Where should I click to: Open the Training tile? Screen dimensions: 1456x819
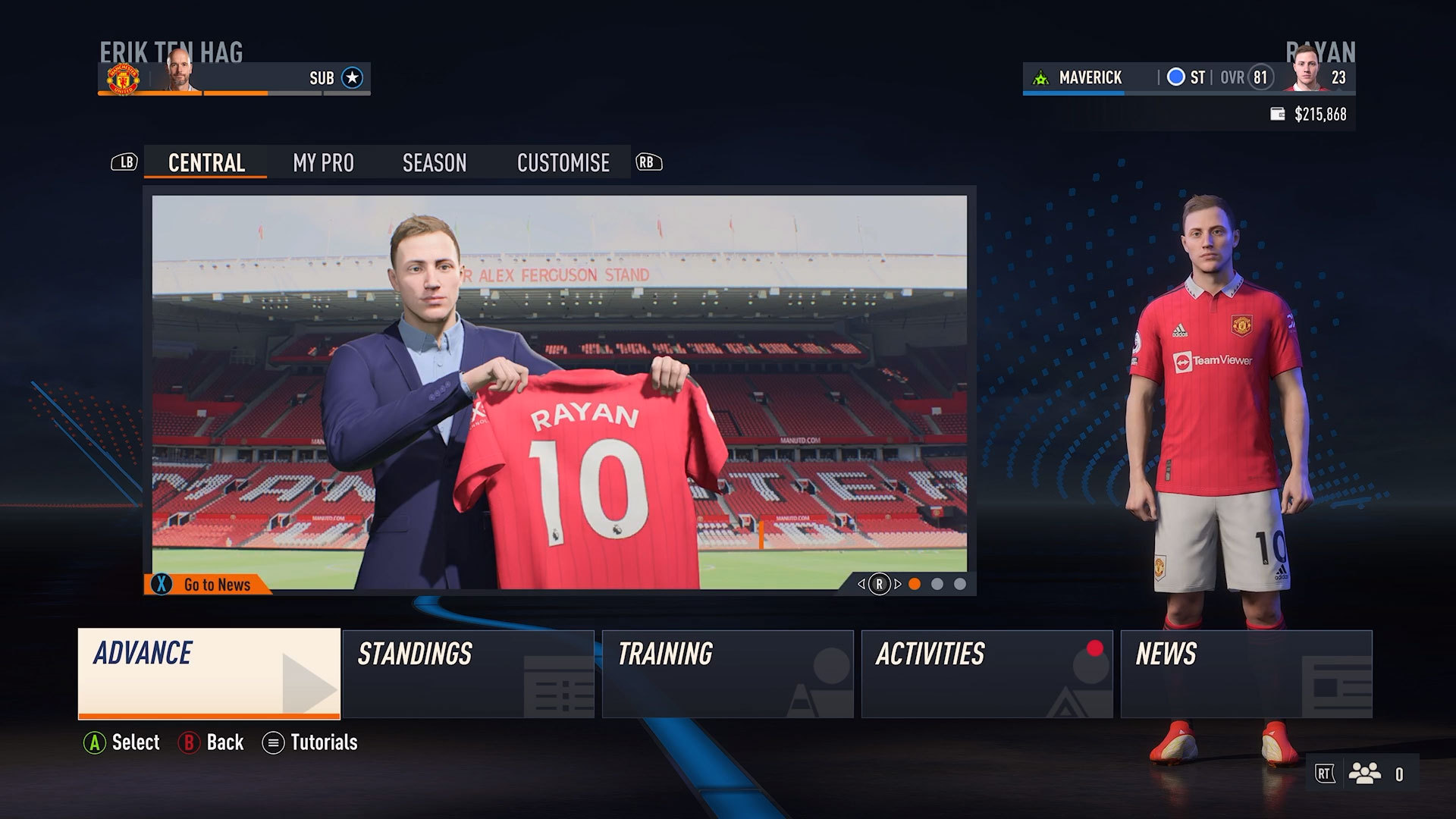pos(727,674)
